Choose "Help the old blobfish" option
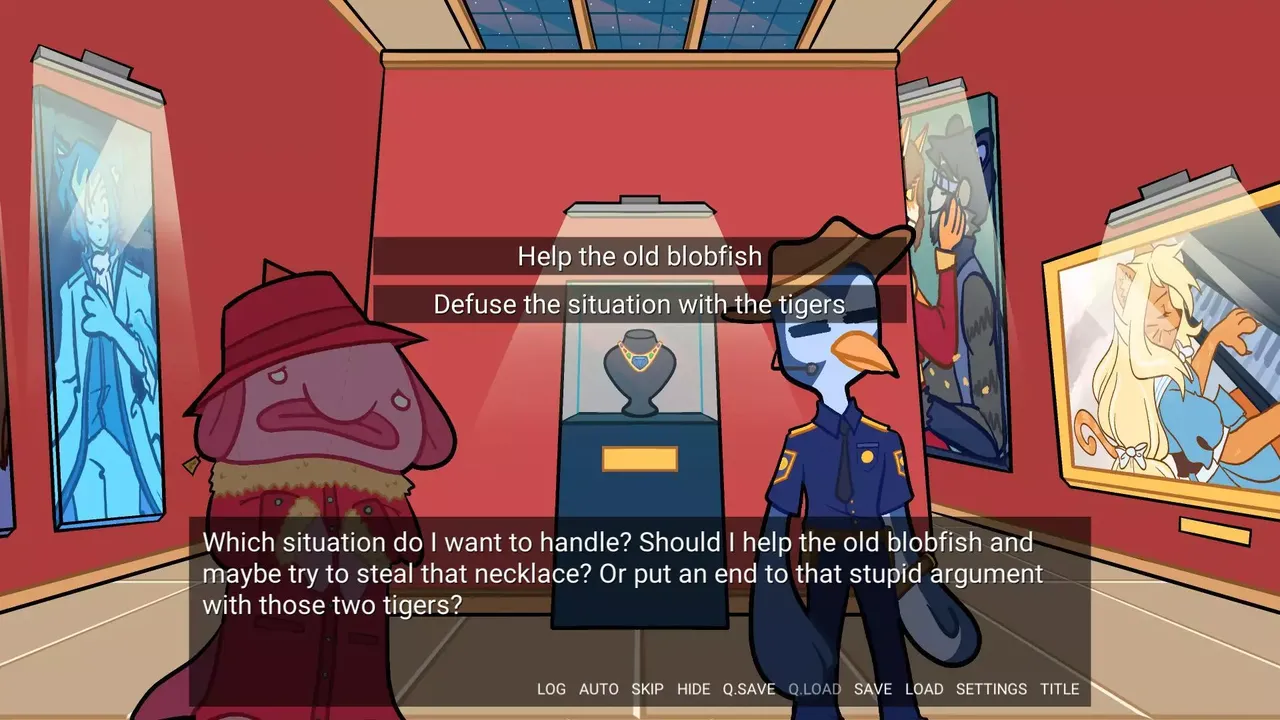Image resolution: width=1280 pixels, height=720 pixels. pyautogui.click(x=640, y=256)
